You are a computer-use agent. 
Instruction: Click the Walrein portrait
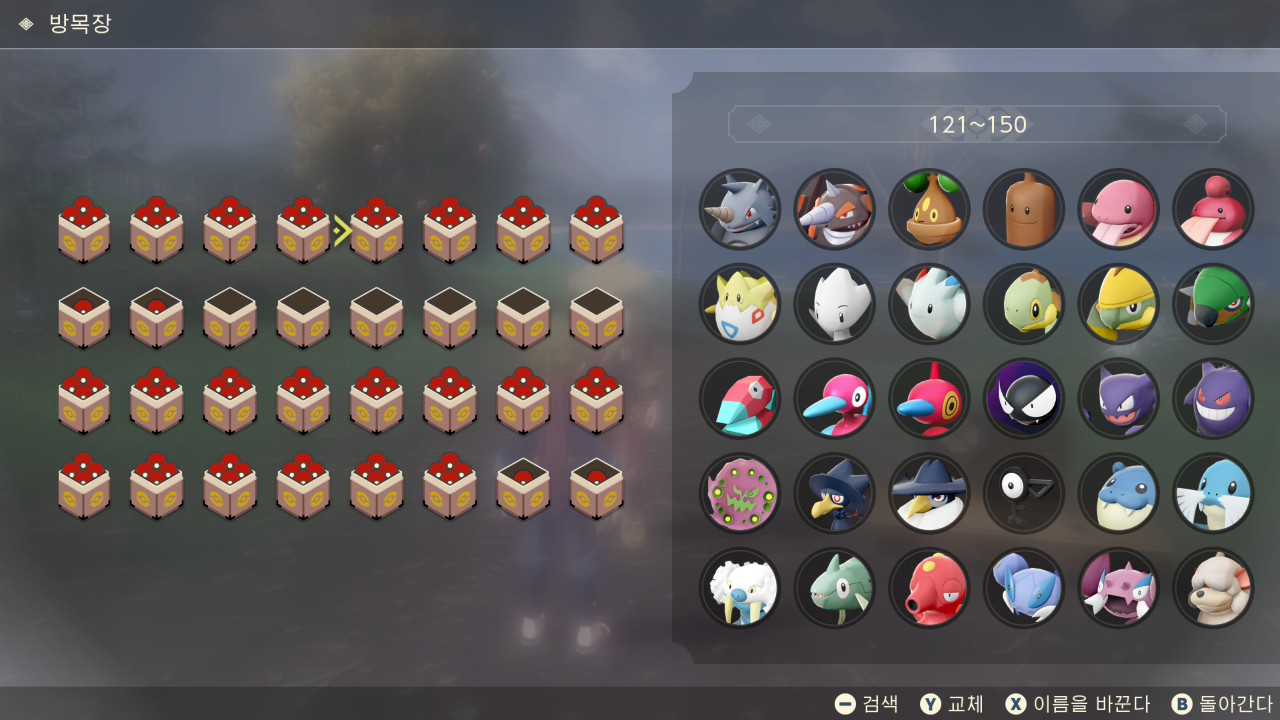pos(740,588)
